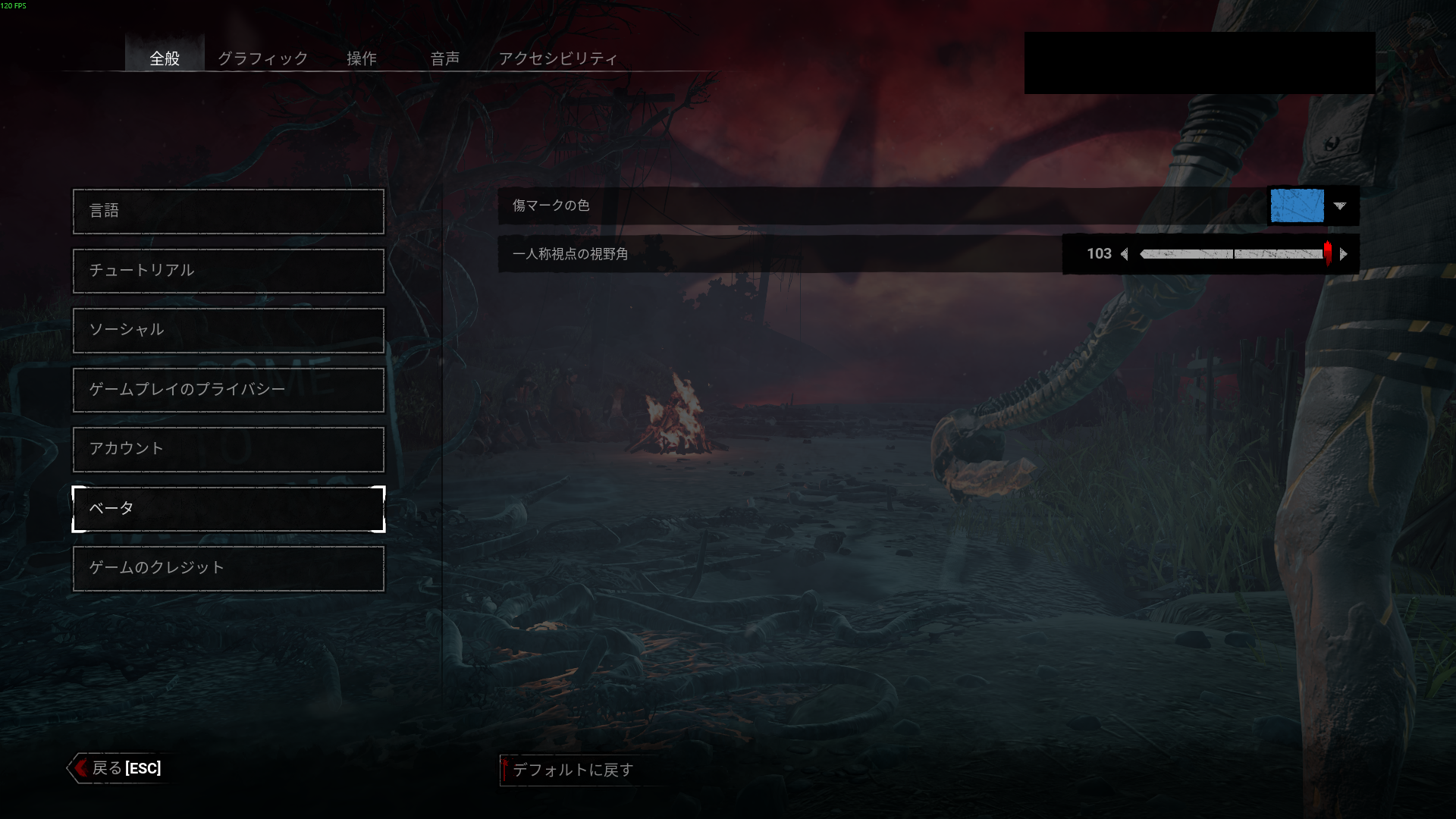Open the 言語 settings section
The height and width of the screenshot is (819, 1456).
point(228,211)
